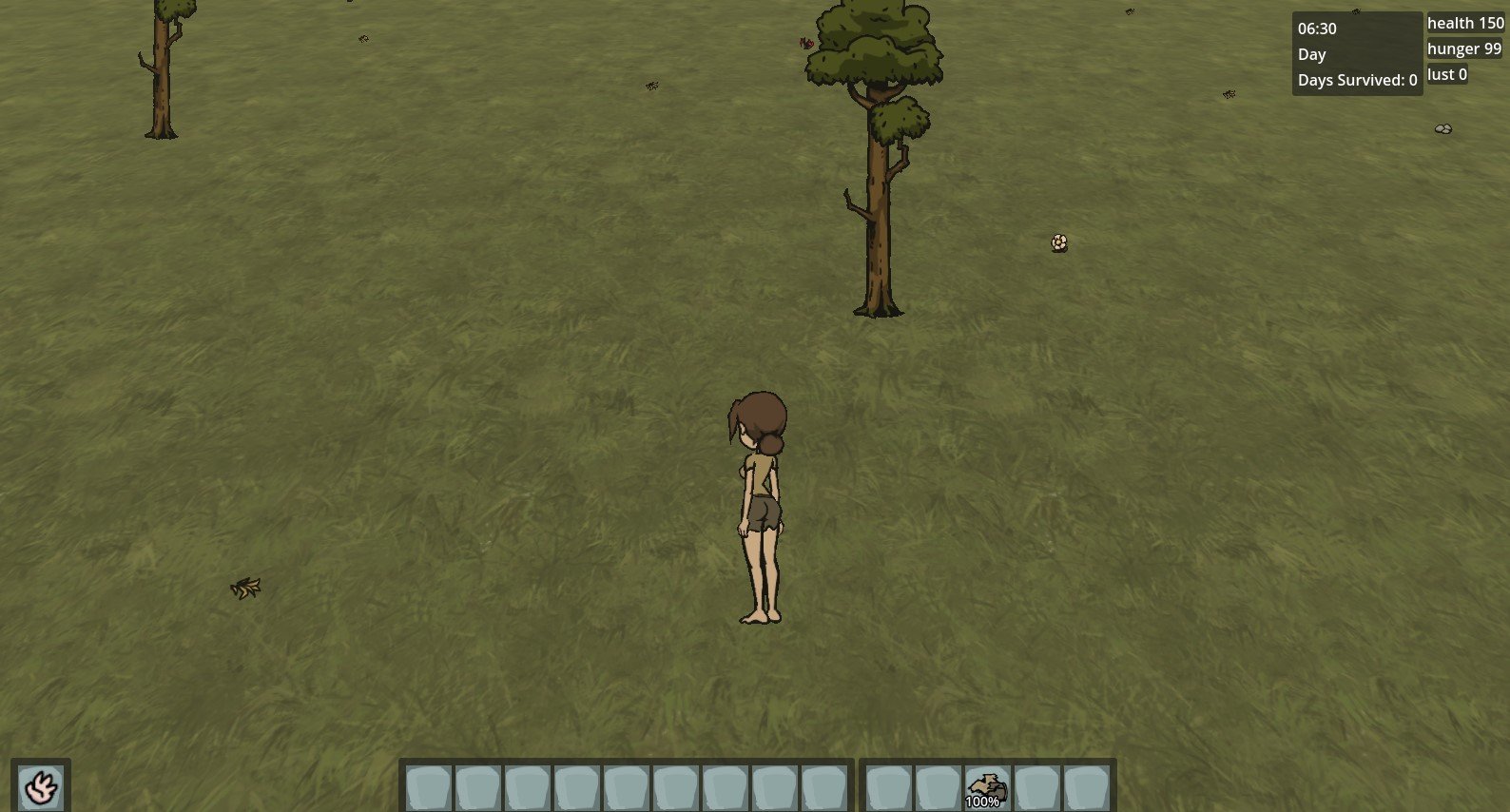Click the lust 0 indicator
Image resolution: width=1510 pixels, height=812 pixels.
coord(1446,73)
